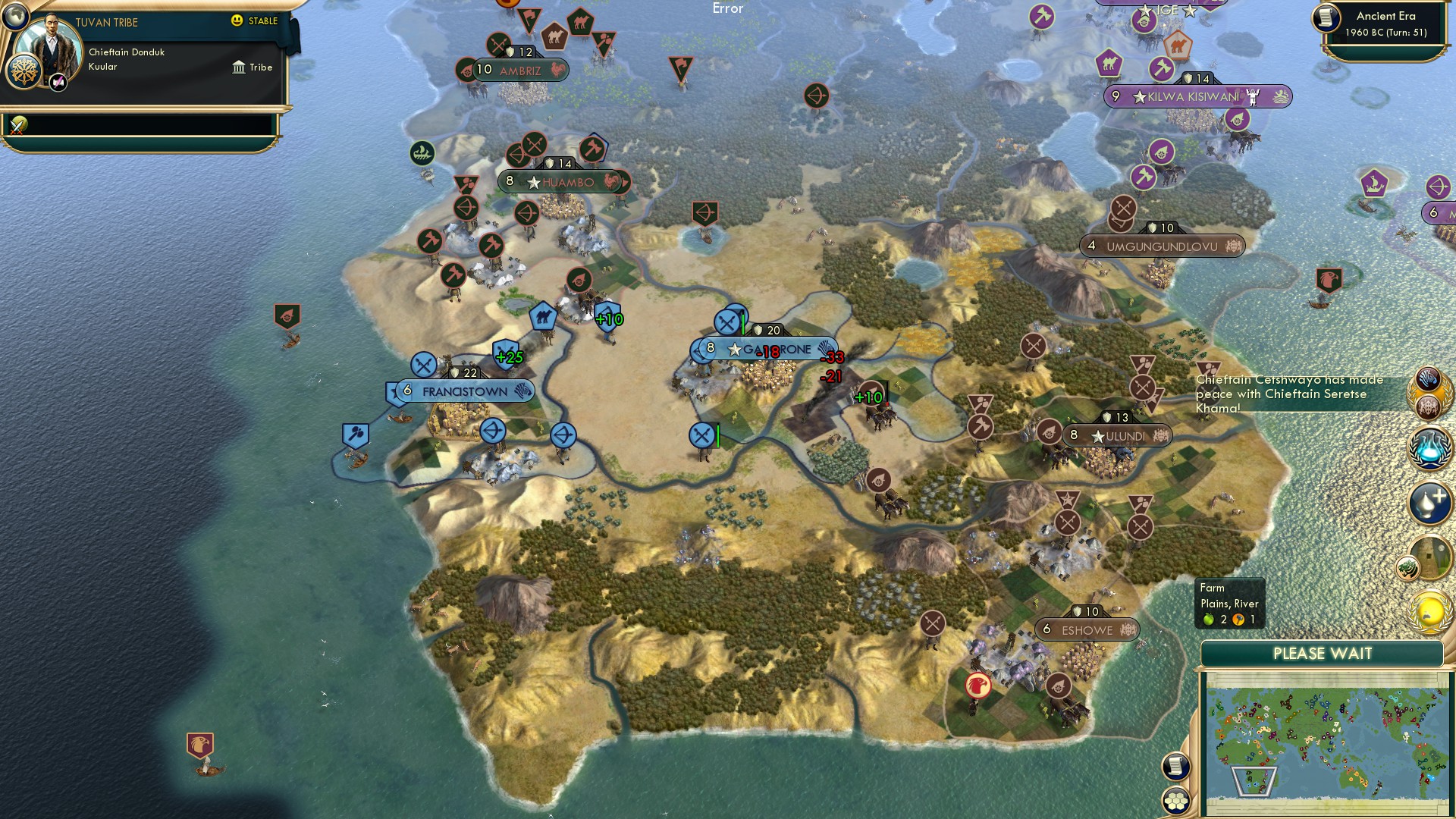Select the blue archer unit flag below Francistown
Image resolution: width=1456 pixels, height=819 pixels.
[494, 431]
